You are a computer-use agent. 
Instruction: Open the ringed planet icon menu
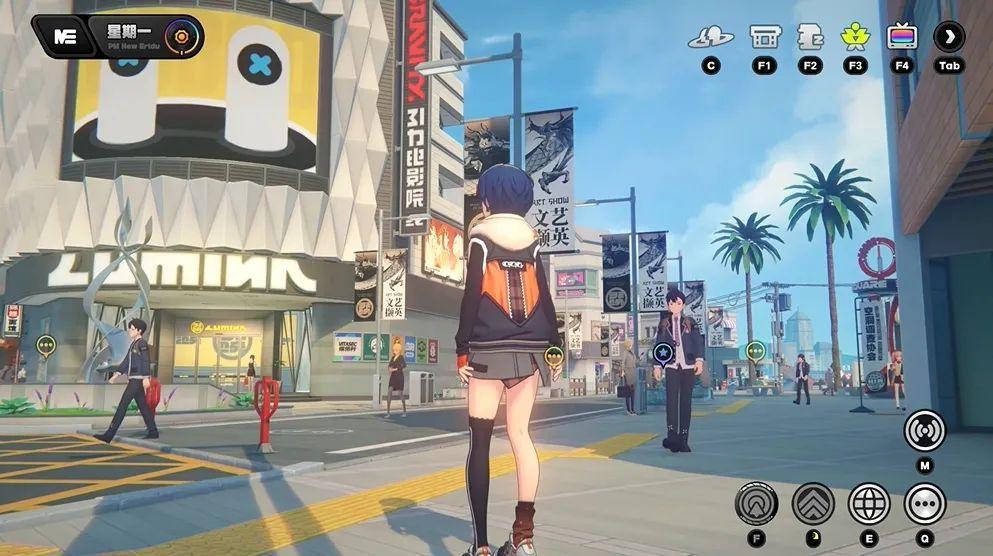tap(710, 38)
